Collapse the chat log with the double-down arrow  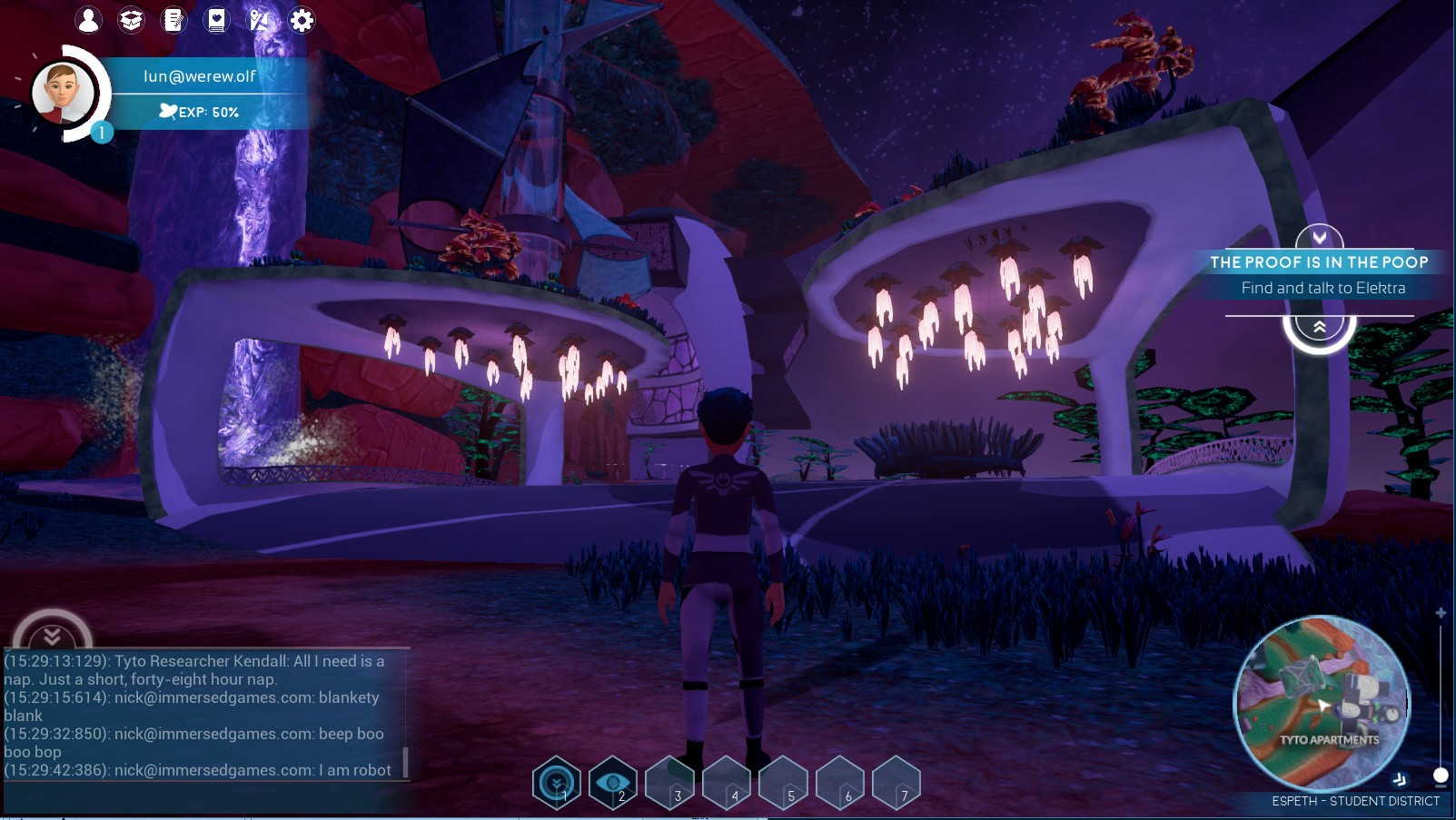52,635
